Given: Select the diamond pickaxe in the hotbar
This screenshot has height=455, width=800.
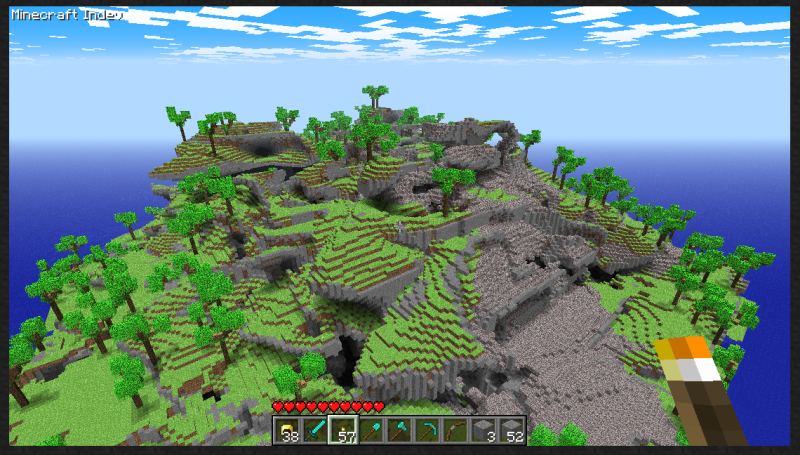Looking at the screenshot, I should [427, 430].
